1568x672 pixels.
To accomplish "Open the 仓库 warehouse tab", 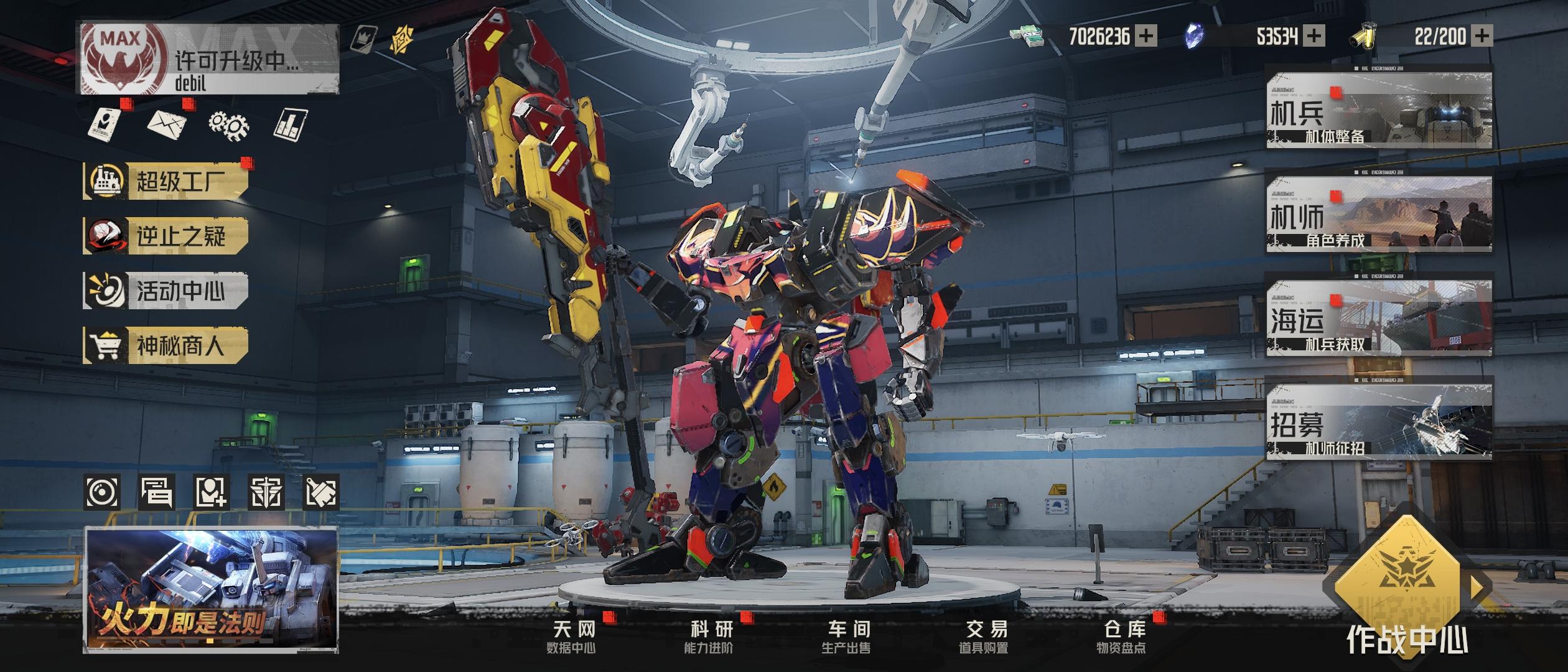I will point(1122,637).
